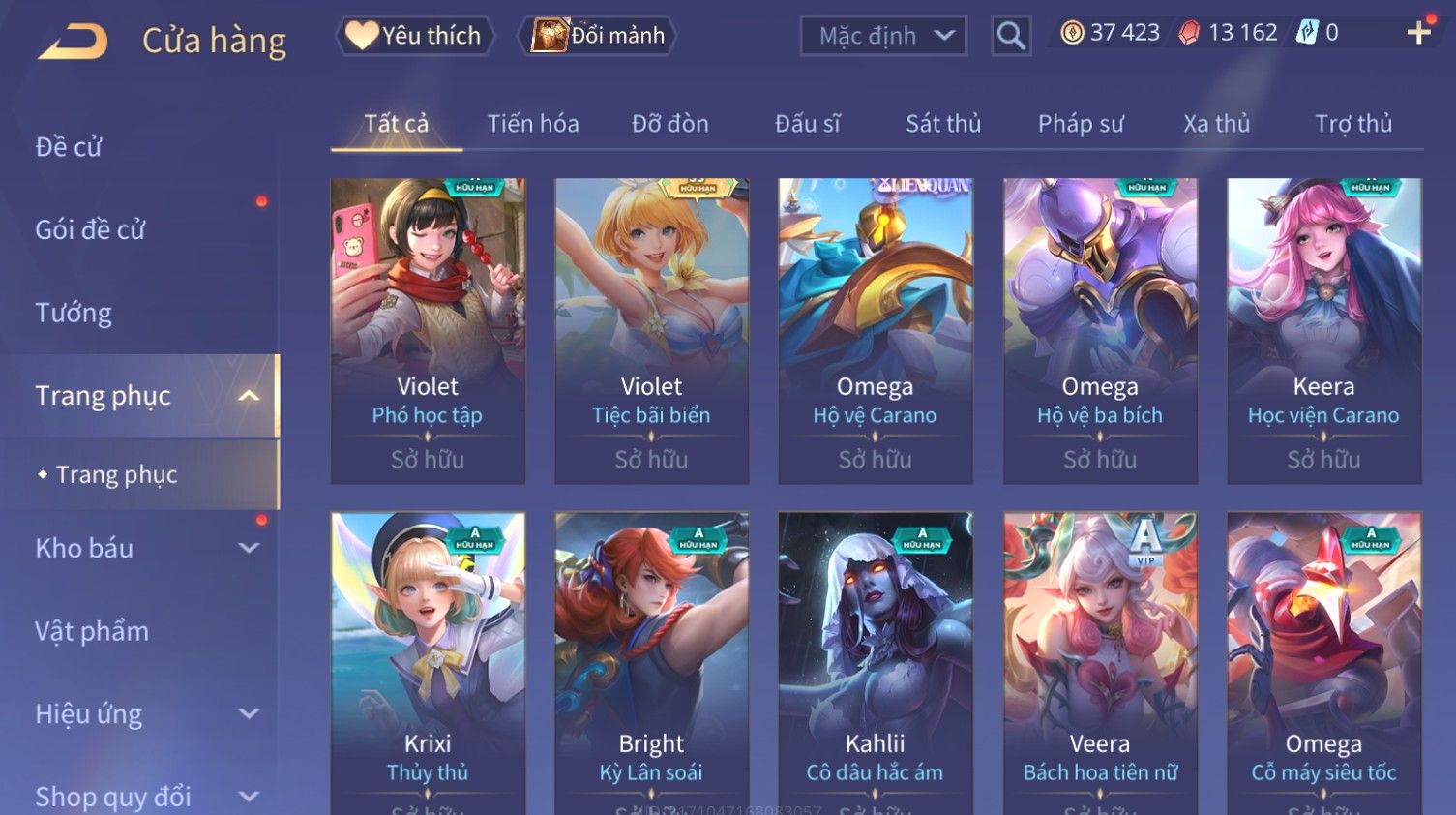This screenshot has height=815, width=1456.
Task: Switch to the Trợ thủ tab
Action: point(1352,124)
